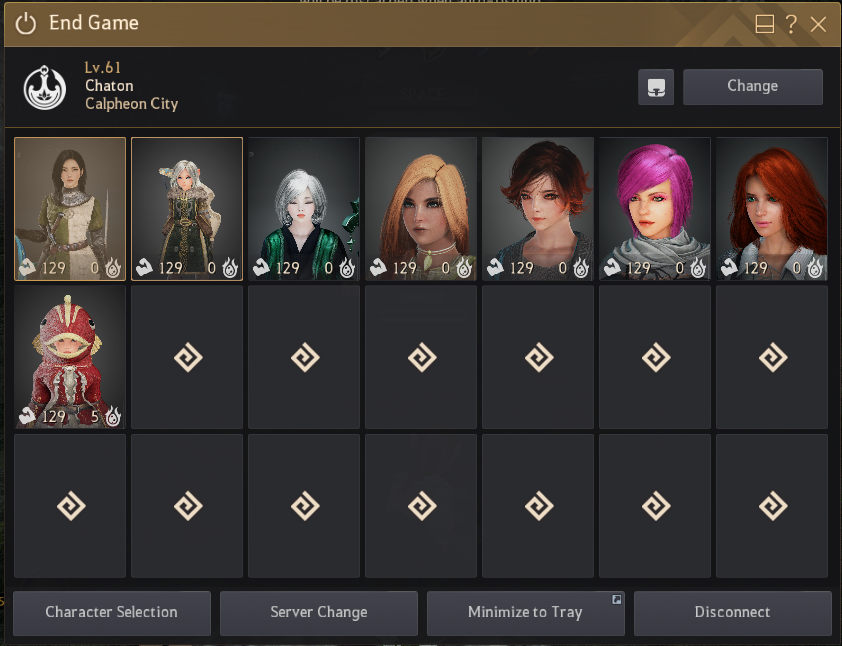Click the Change button
The image size is (842, 646).
pos(752,86)
